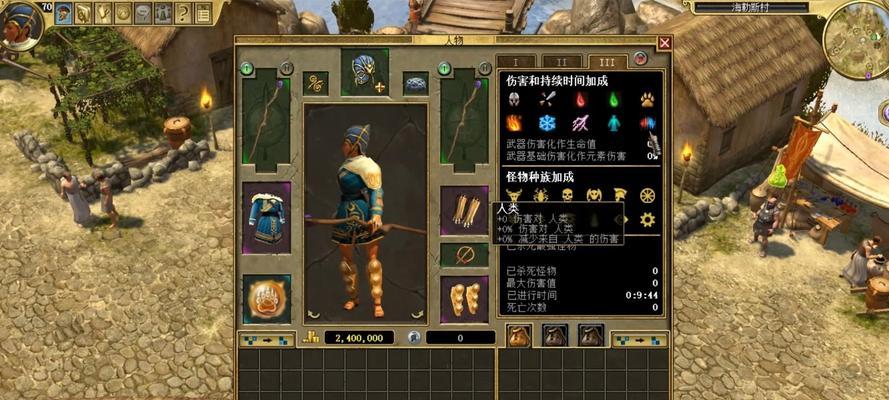Click the speech bubble toolbar button

(x=143, y=13)
